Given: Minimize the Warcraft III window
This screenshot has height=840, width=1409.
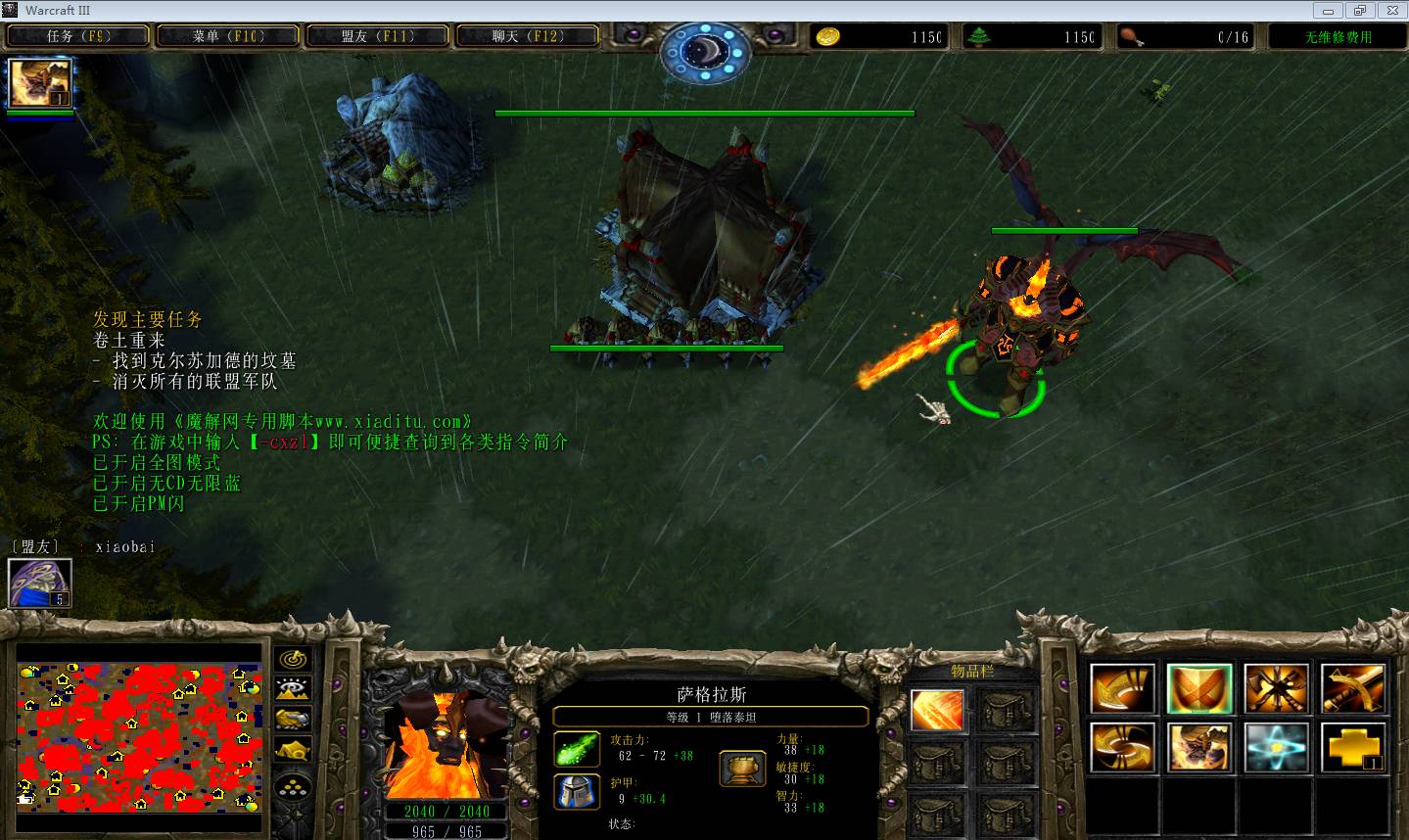Looking at the screenshot, I should (1329, 11).
